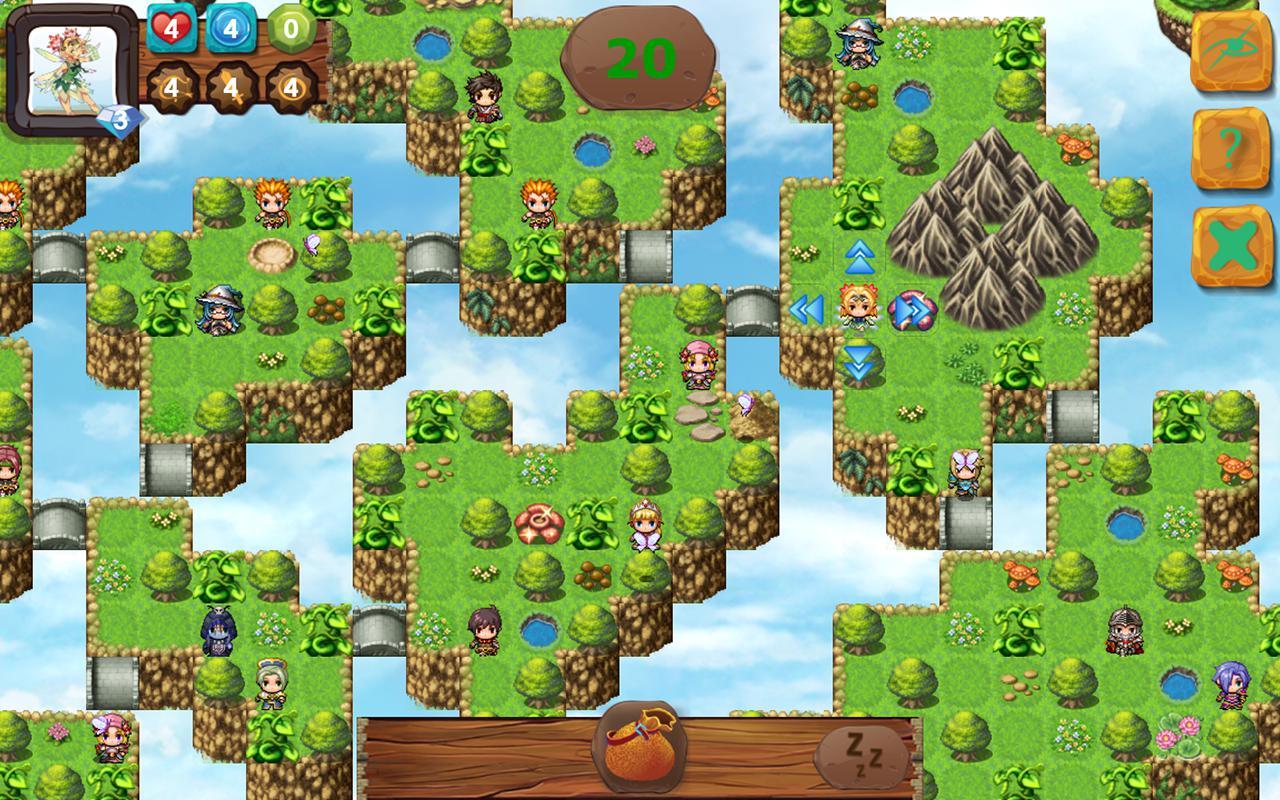The image size is (1280, 800).
Task: Tap the right-arrow orb to move east
Action: pos(910,311)
